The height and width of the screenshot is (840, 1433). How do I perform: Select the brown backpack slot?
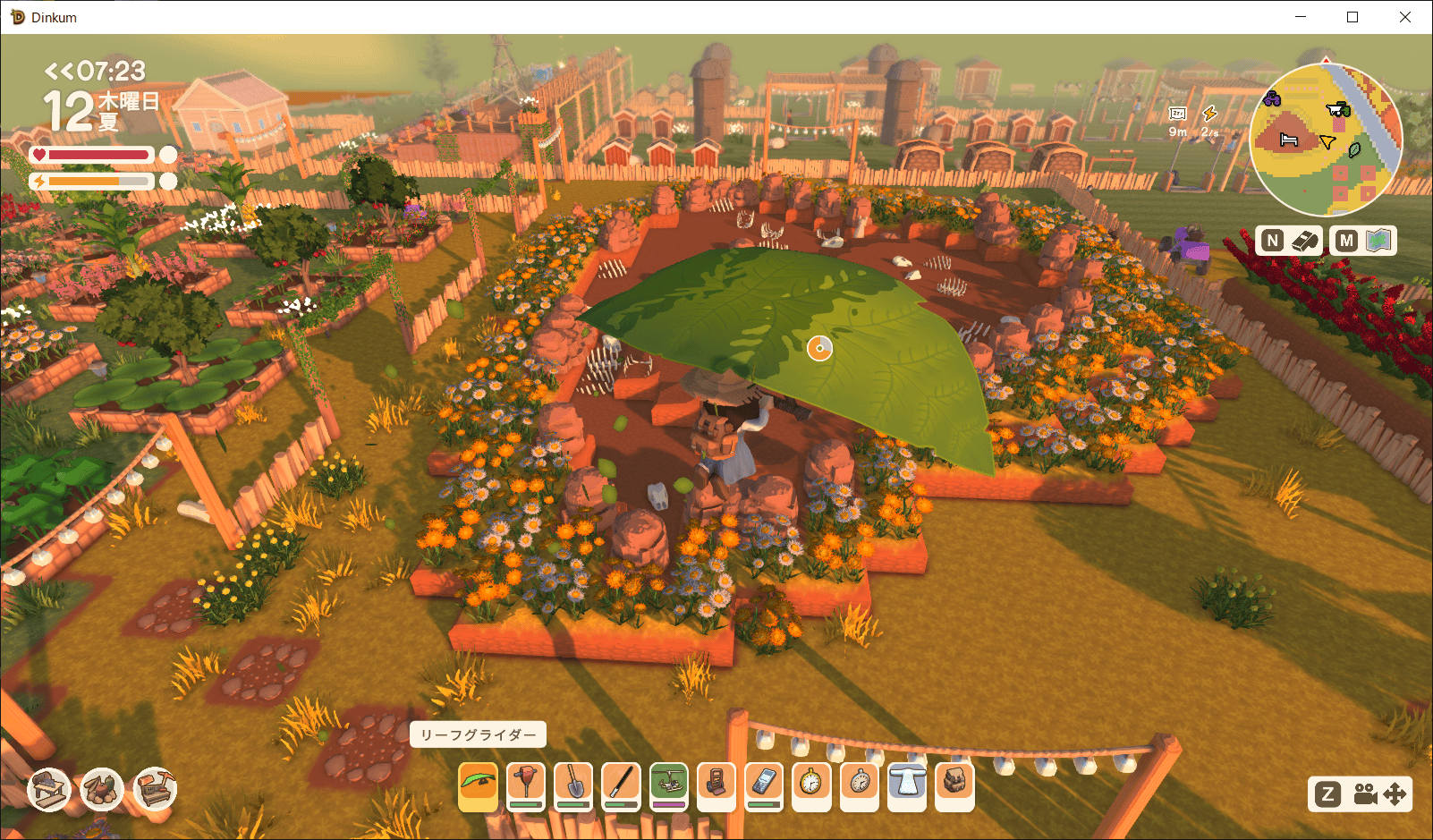tap(954, 785)
